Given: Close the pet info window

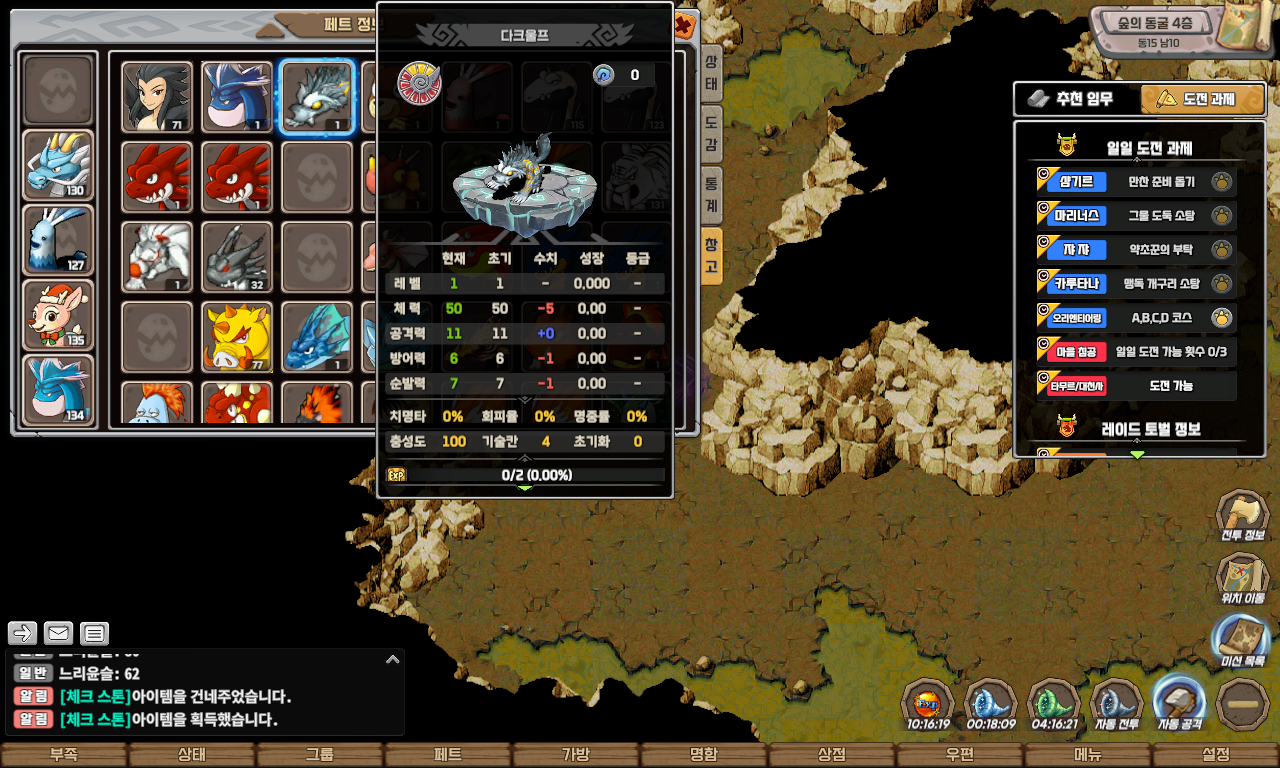Looking at the screenshot, I should pos(684,24).
